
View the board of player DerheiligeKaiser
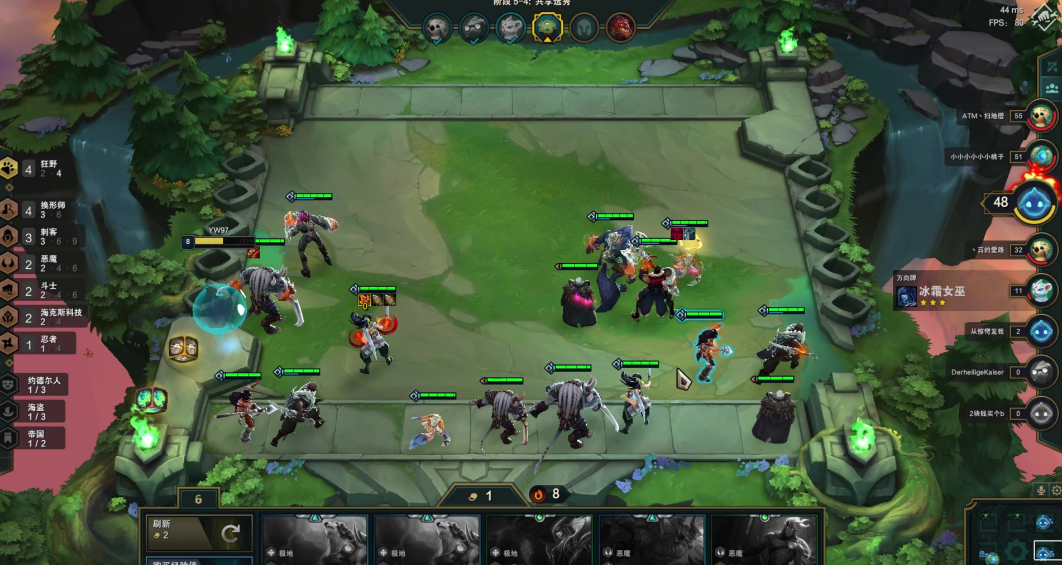pos(1041,372)
